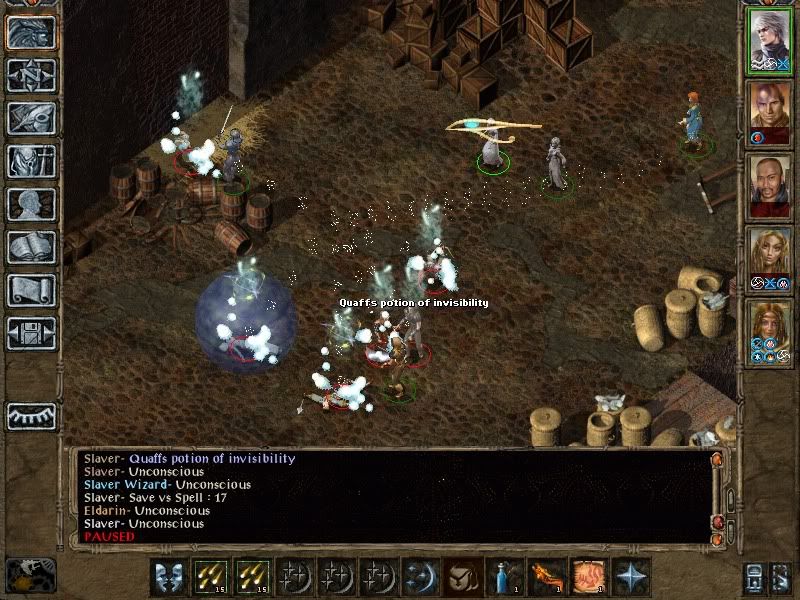Select the bottom headband woman's portrait
Viewport: 800px width, 600px height.
tap(769, 334)
